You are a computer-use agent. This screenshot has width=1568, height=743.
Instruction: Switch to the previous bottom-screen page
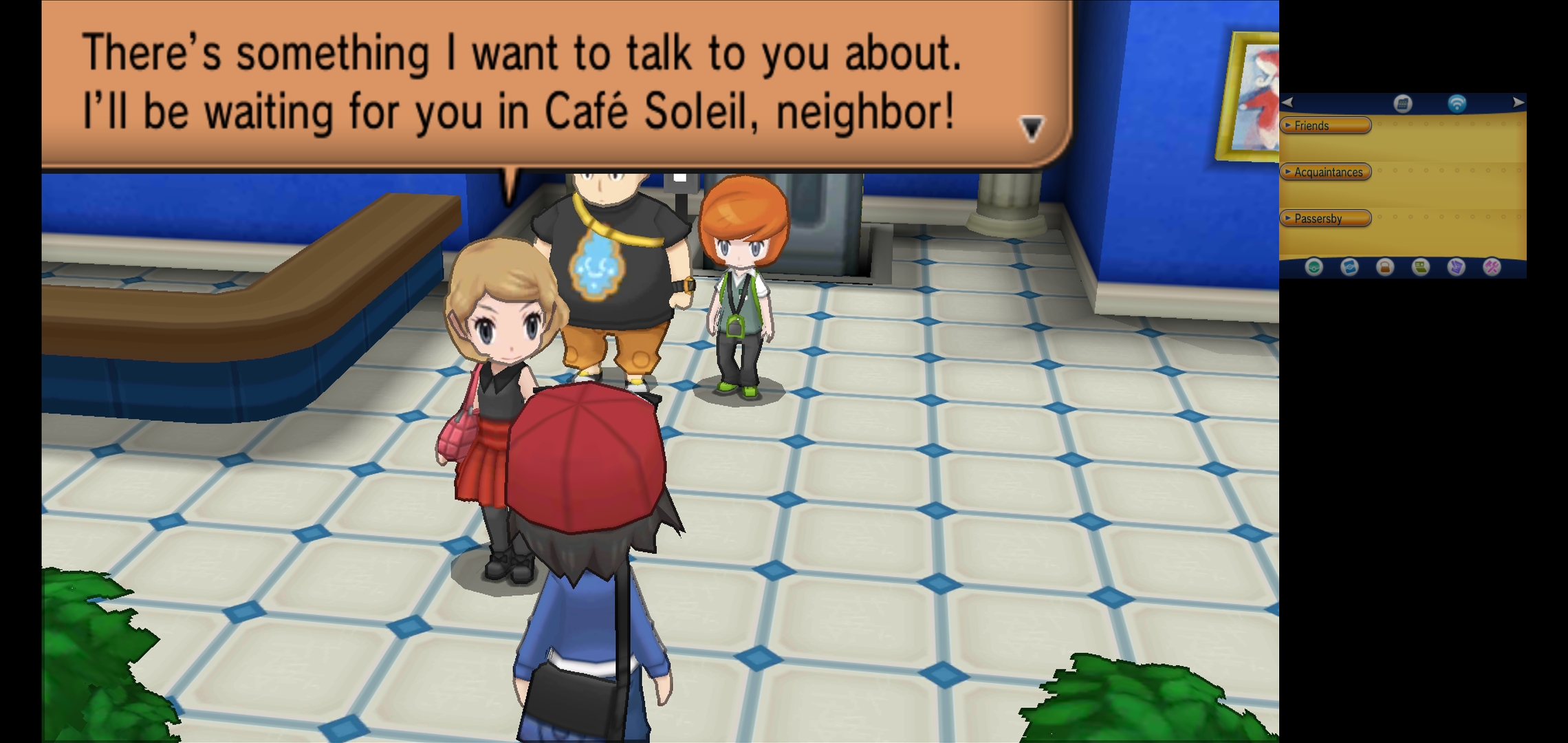pyautogui.click(x=1287, y=103)
